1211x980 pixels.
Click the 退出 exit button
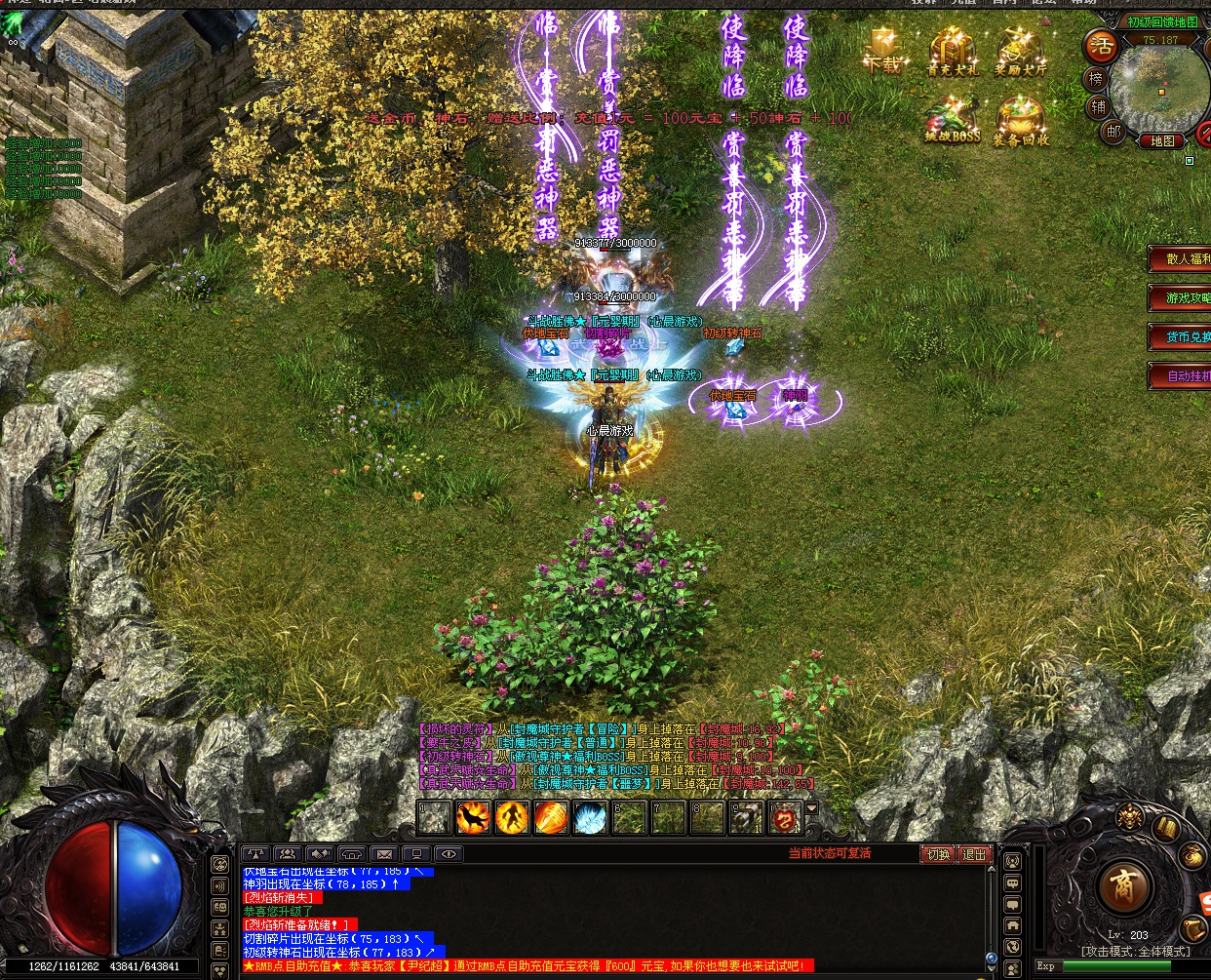click(974, 854)
